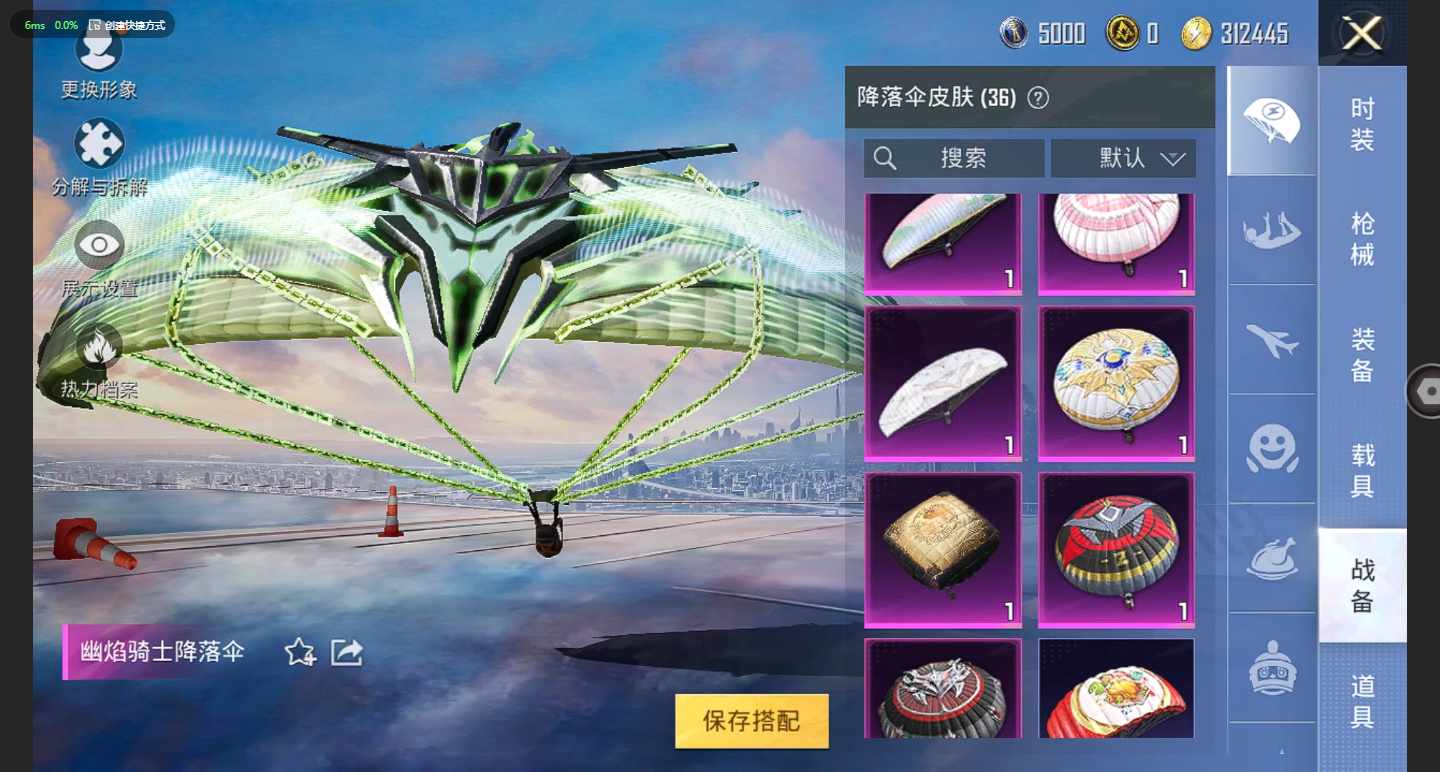Pick the square golden brown parachute
Viewport: 1440px width, 772px height.
pyautogui.click(x=942, y=550)
